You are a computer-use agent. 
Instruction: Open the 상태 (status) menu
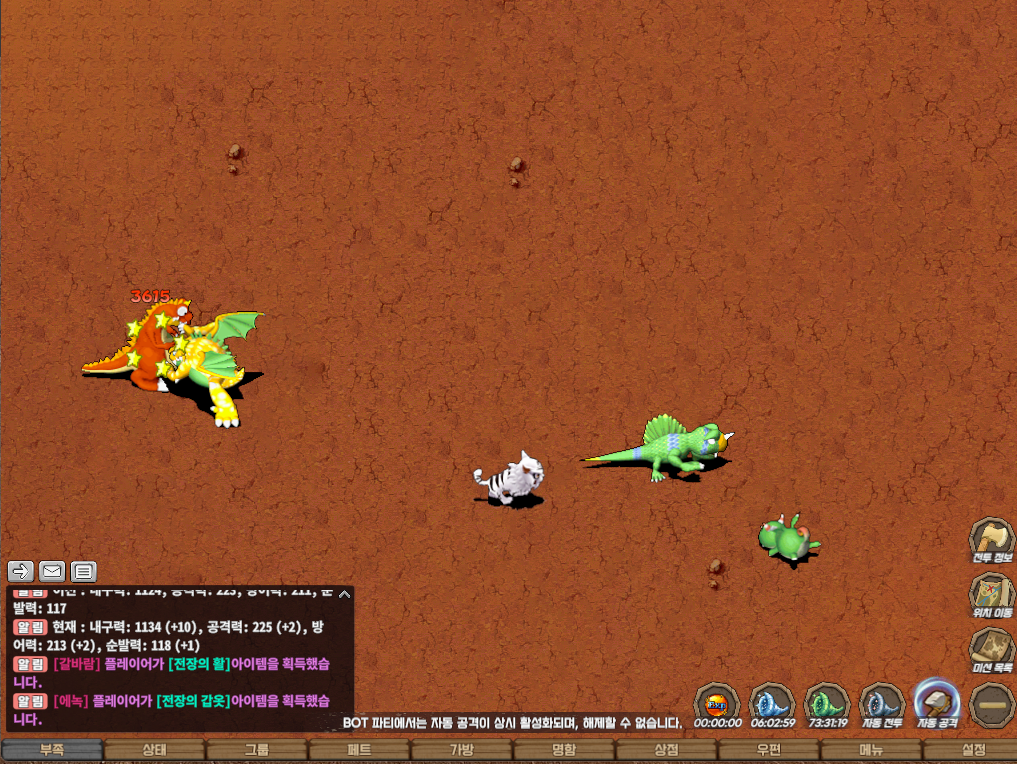(154, 750)
